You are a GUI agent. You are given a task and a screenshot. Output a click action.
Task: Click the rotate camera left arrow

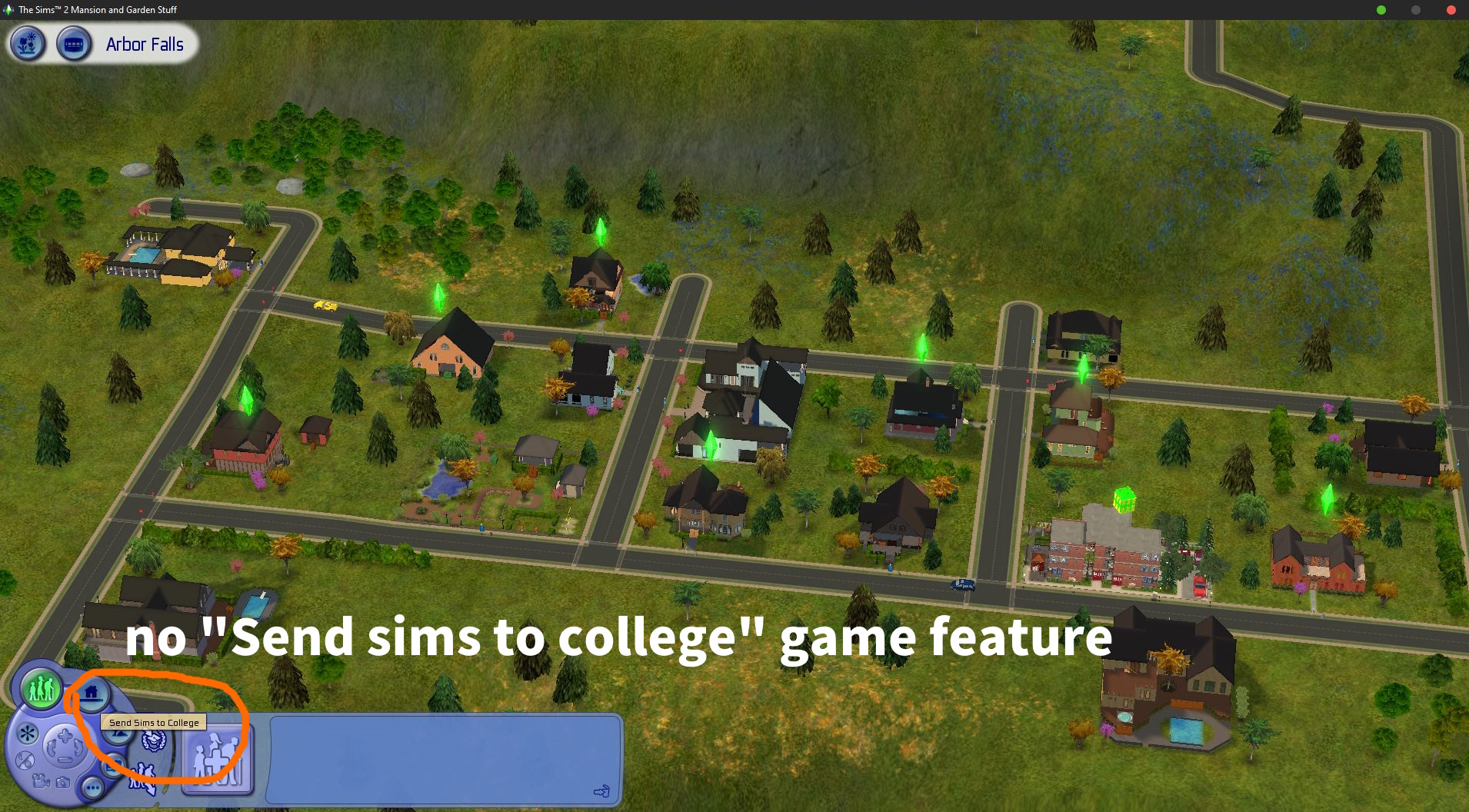(51, 747)
